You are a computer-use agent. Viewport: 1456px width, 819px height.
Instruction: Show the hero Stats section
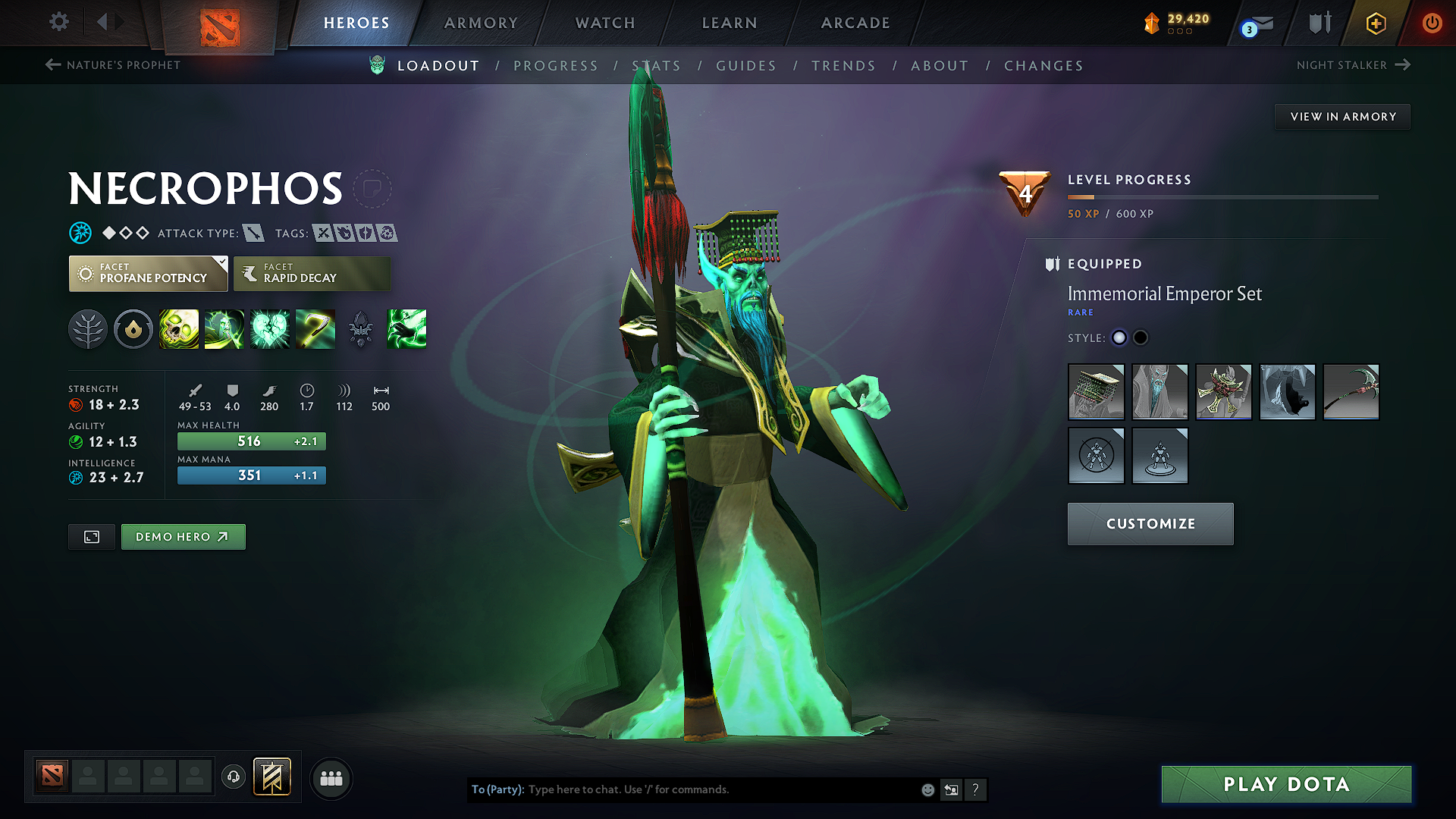656,66
